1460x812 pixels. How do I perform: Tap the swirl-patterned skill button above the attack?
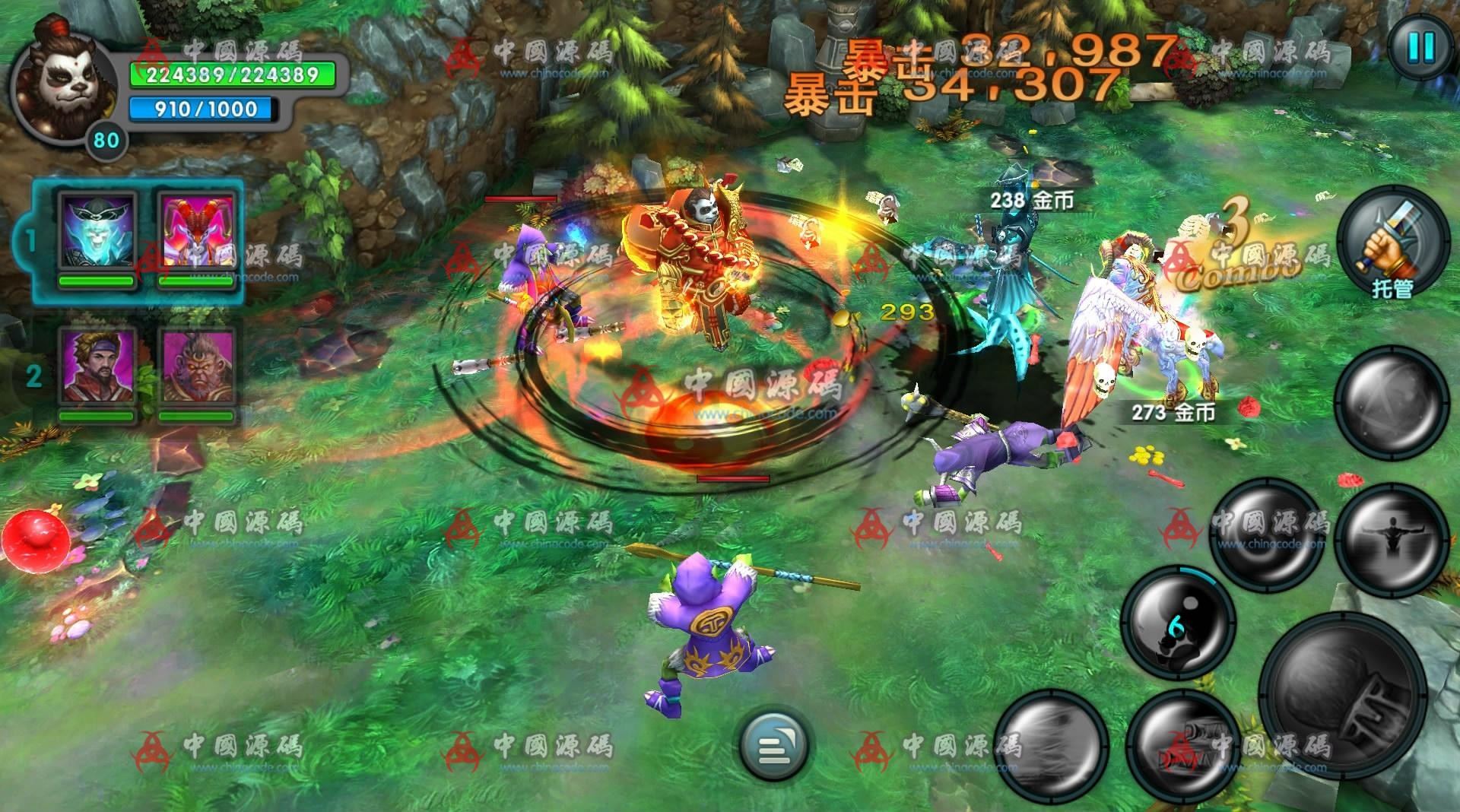1268,534
